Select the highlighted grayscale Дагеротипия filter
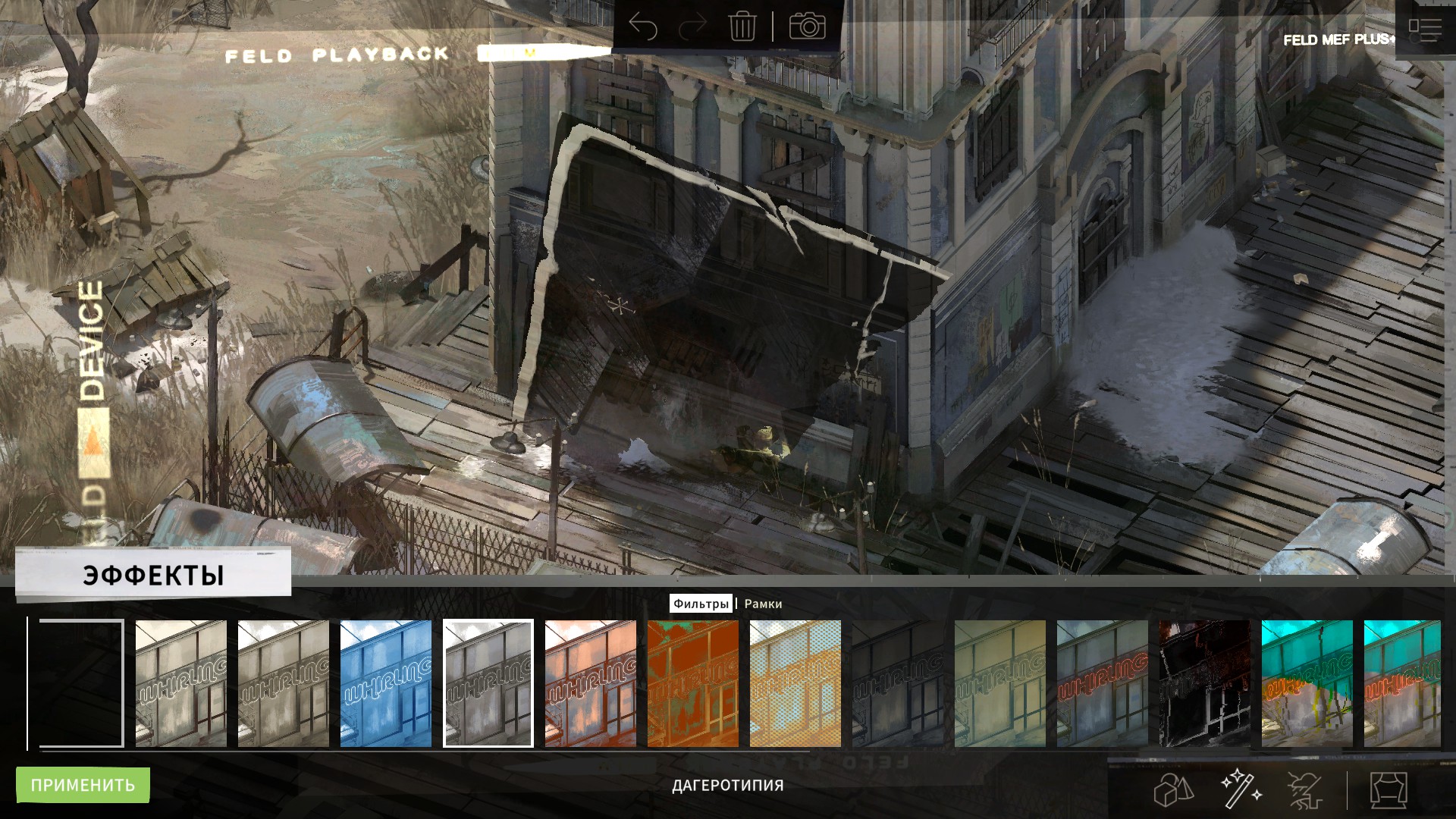 (488, 683)
